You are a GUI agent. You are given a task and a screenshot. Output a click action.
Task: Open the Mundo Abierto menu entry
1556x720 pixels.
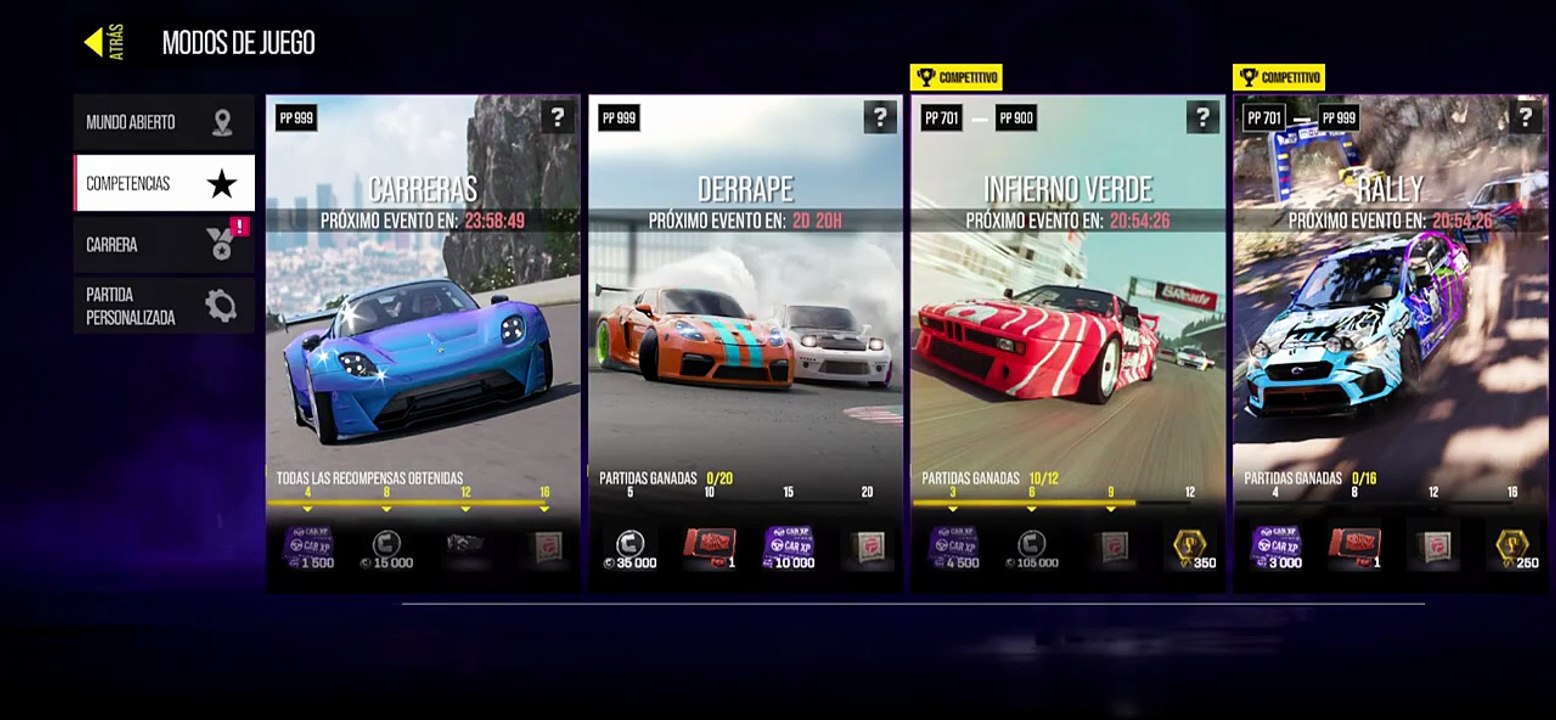tap(163, 123)
